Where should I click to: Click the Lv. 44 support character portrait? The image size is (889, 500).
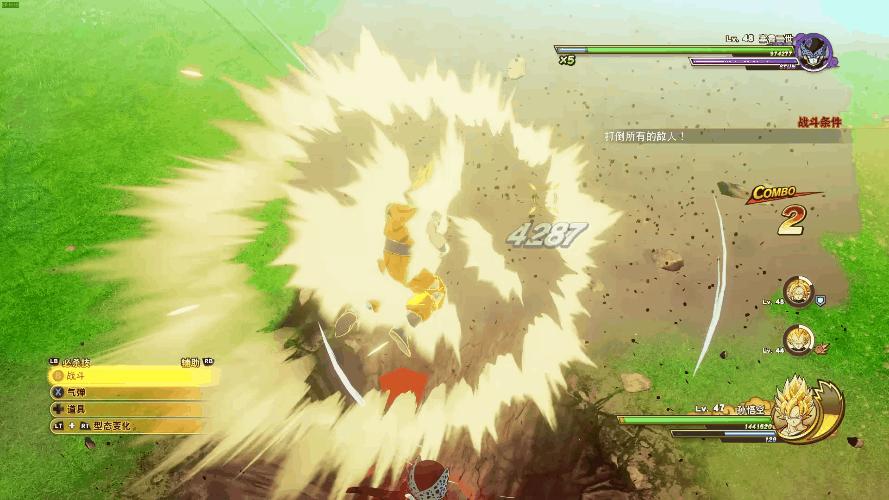point(798,340)
